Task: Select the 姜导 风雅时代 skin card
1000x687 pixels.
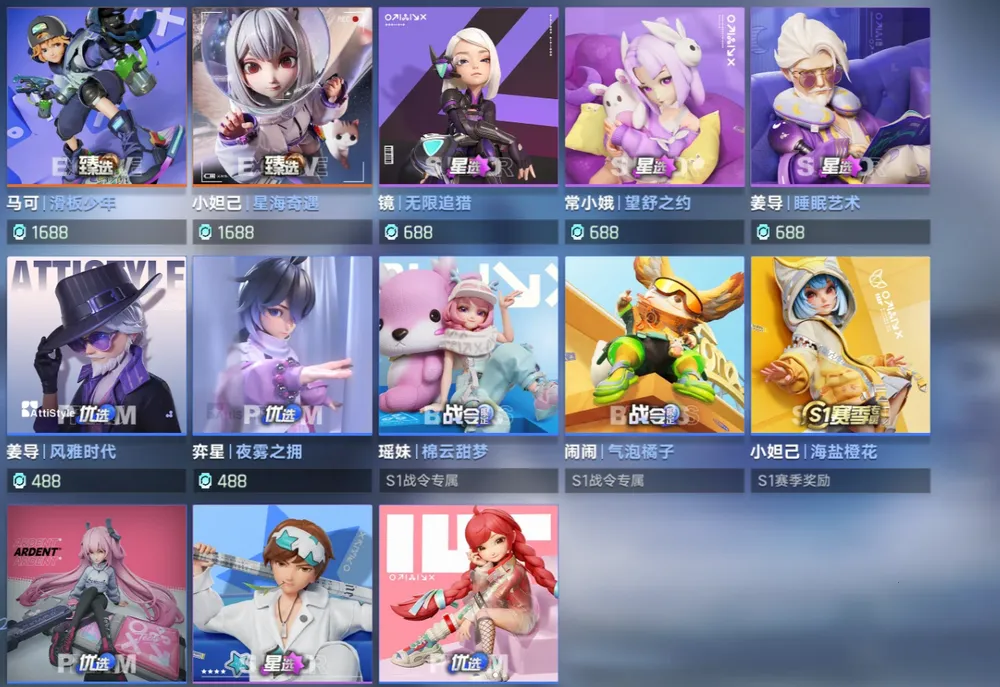Action: [96, 345]
